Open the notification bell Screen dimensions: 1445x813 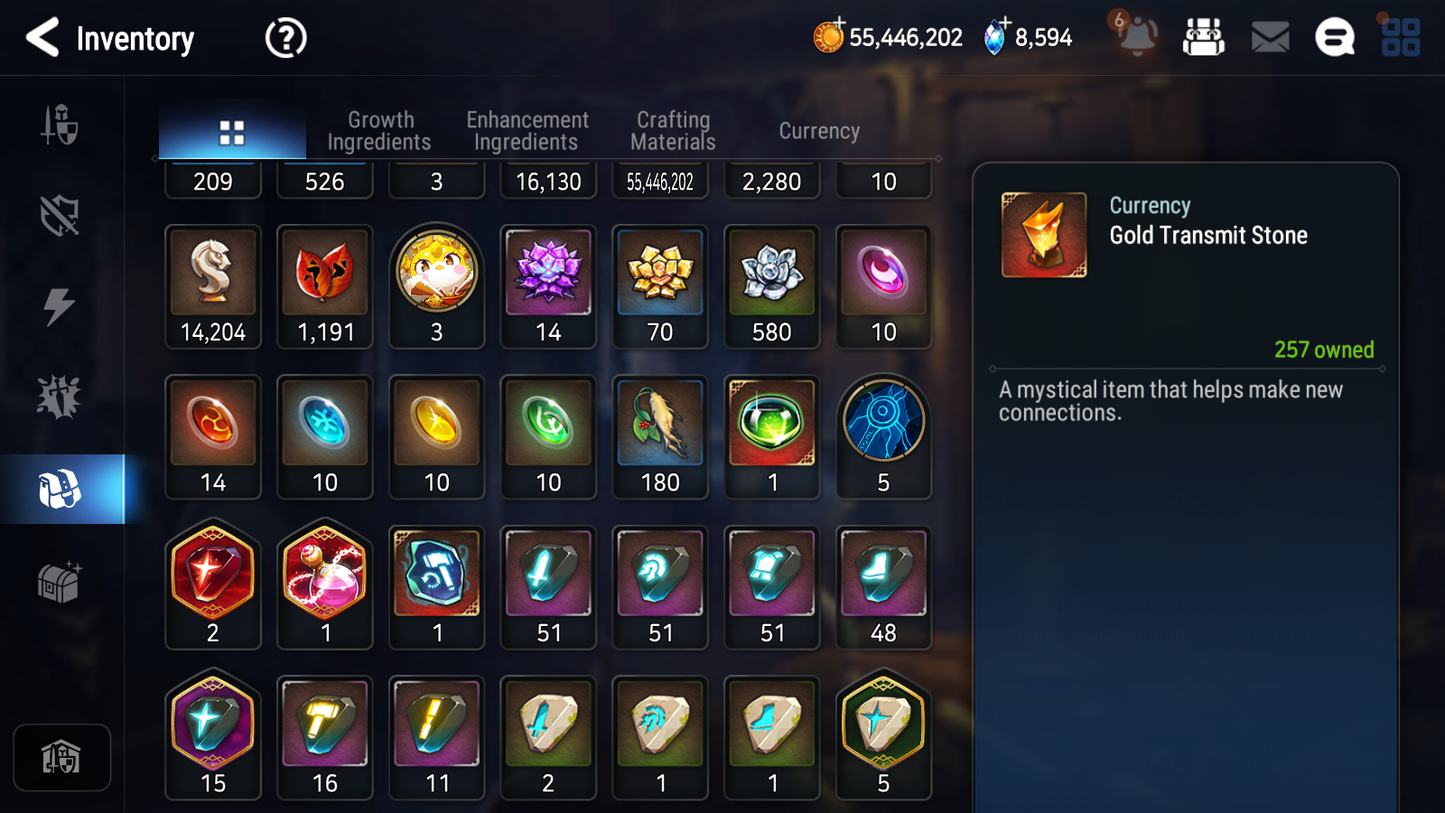[x=1137, y=37]
